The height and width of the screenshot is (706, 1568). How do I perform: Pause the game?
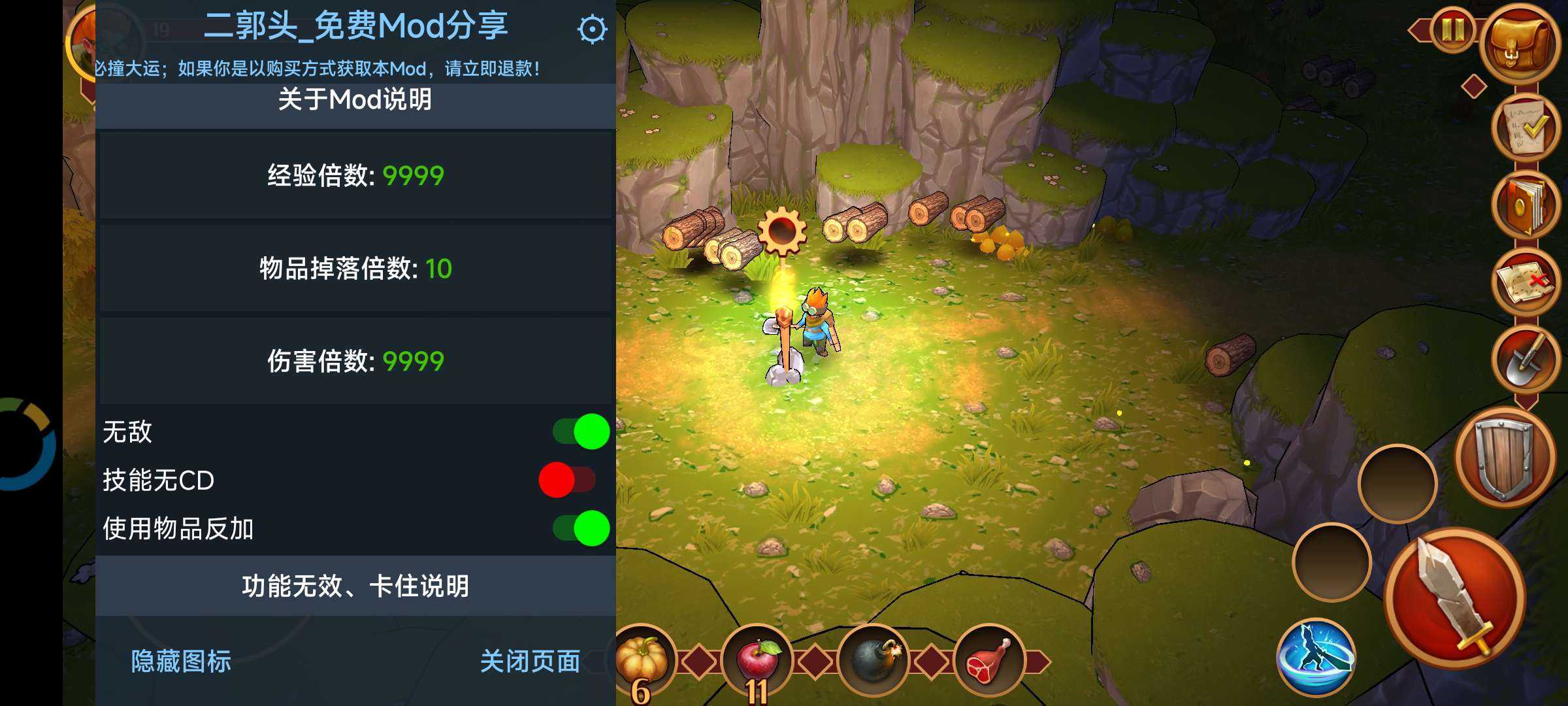pyautogui.click(x=1452, y=29)
